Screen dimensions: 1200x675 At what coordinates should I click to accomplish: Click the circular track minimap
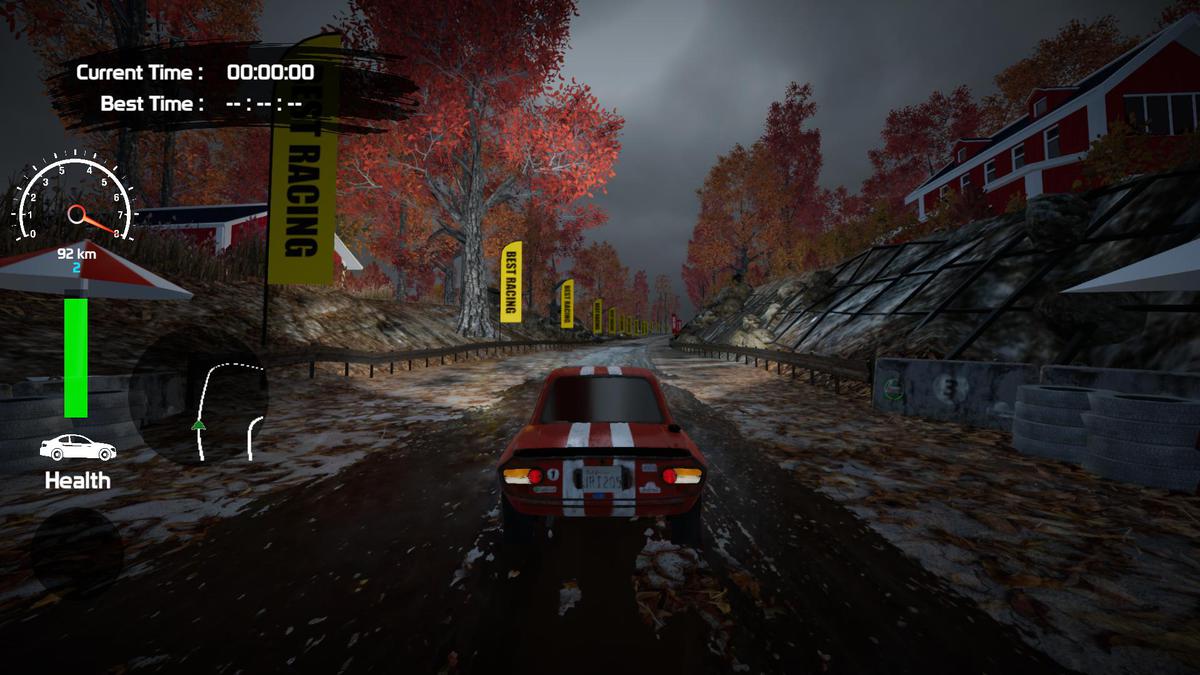coord(199,397)
